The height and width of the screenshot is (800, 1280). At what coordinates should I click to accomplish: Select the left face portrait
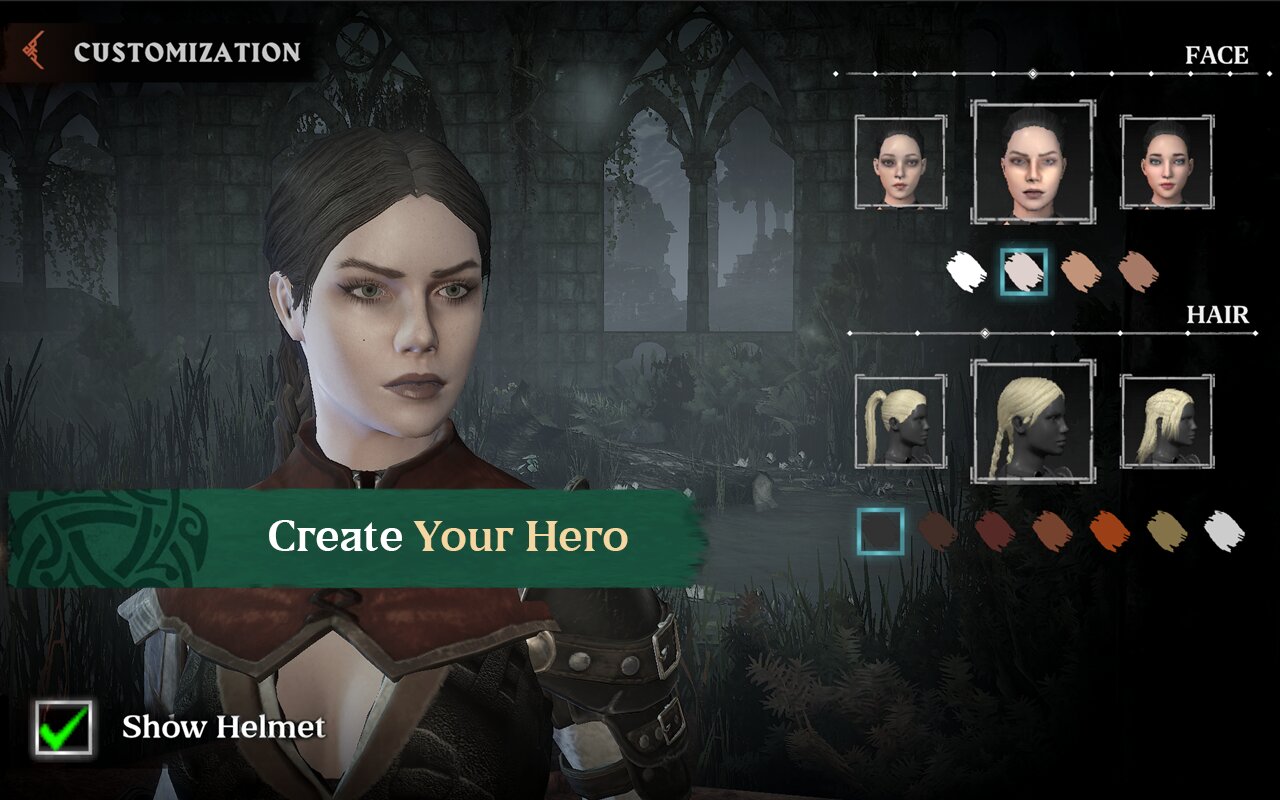point(900,162)
